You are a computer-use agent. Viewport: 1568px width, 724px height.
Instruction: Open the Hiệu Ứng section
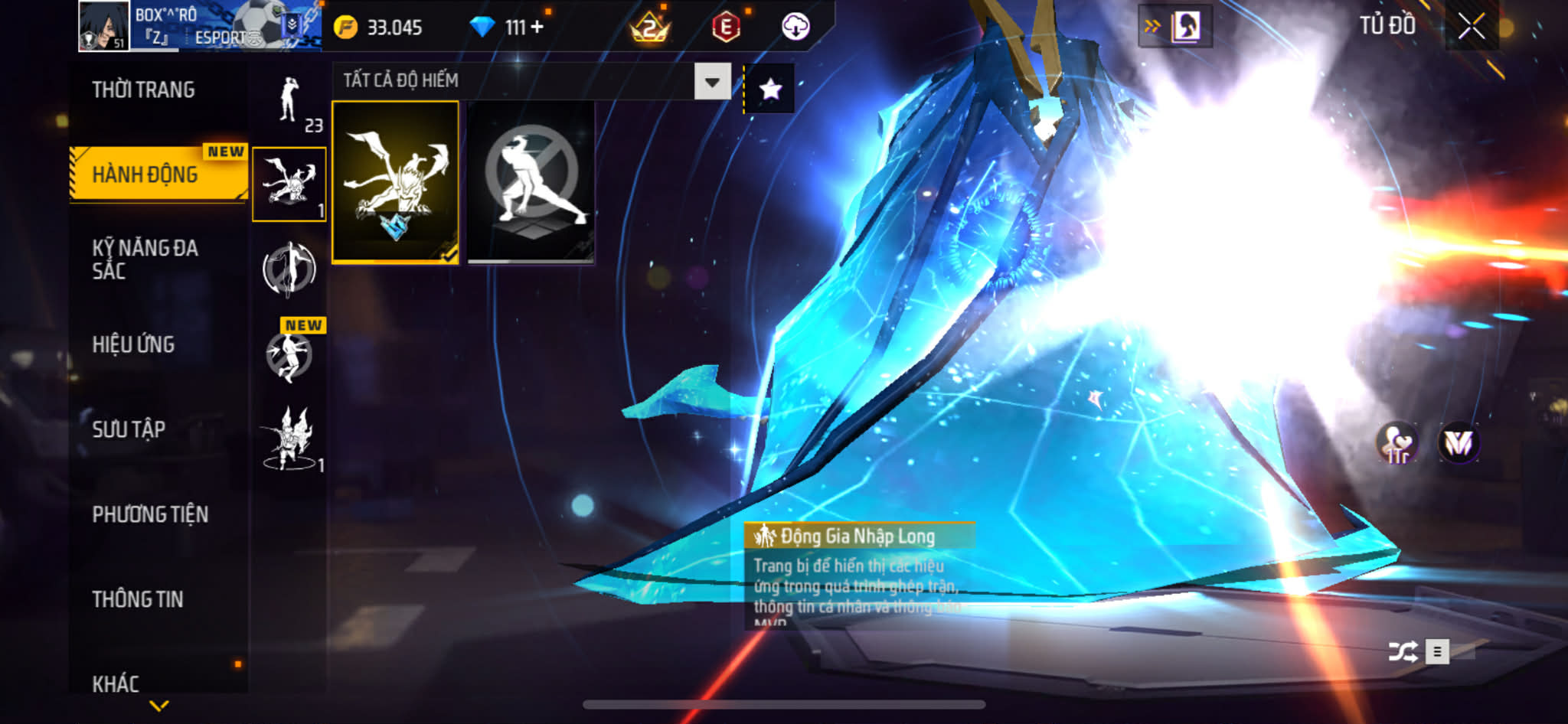point(134,344)
